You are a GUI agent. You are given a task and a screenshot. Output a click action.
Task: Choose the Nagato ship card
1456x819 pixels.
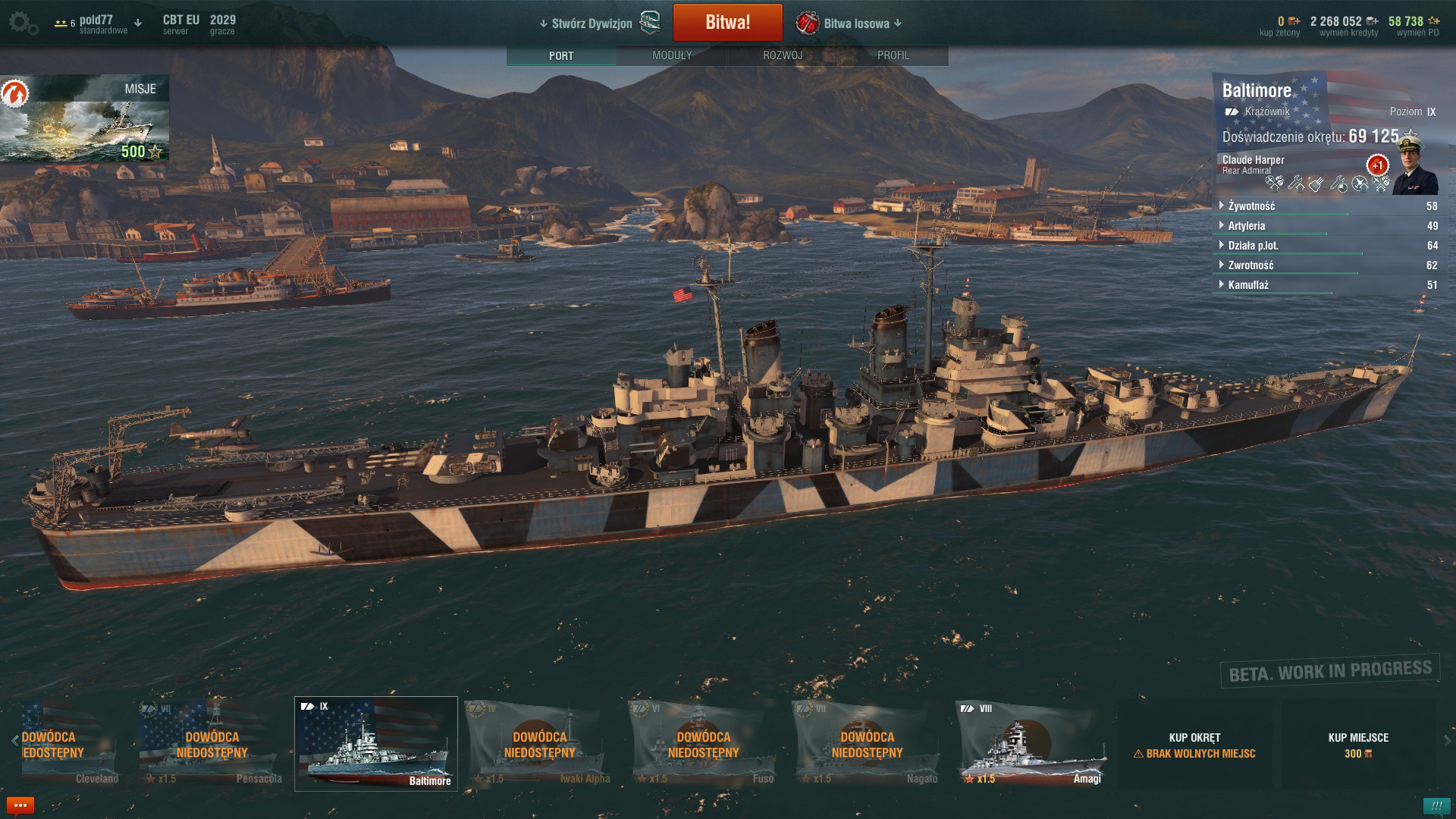(867, 744)
